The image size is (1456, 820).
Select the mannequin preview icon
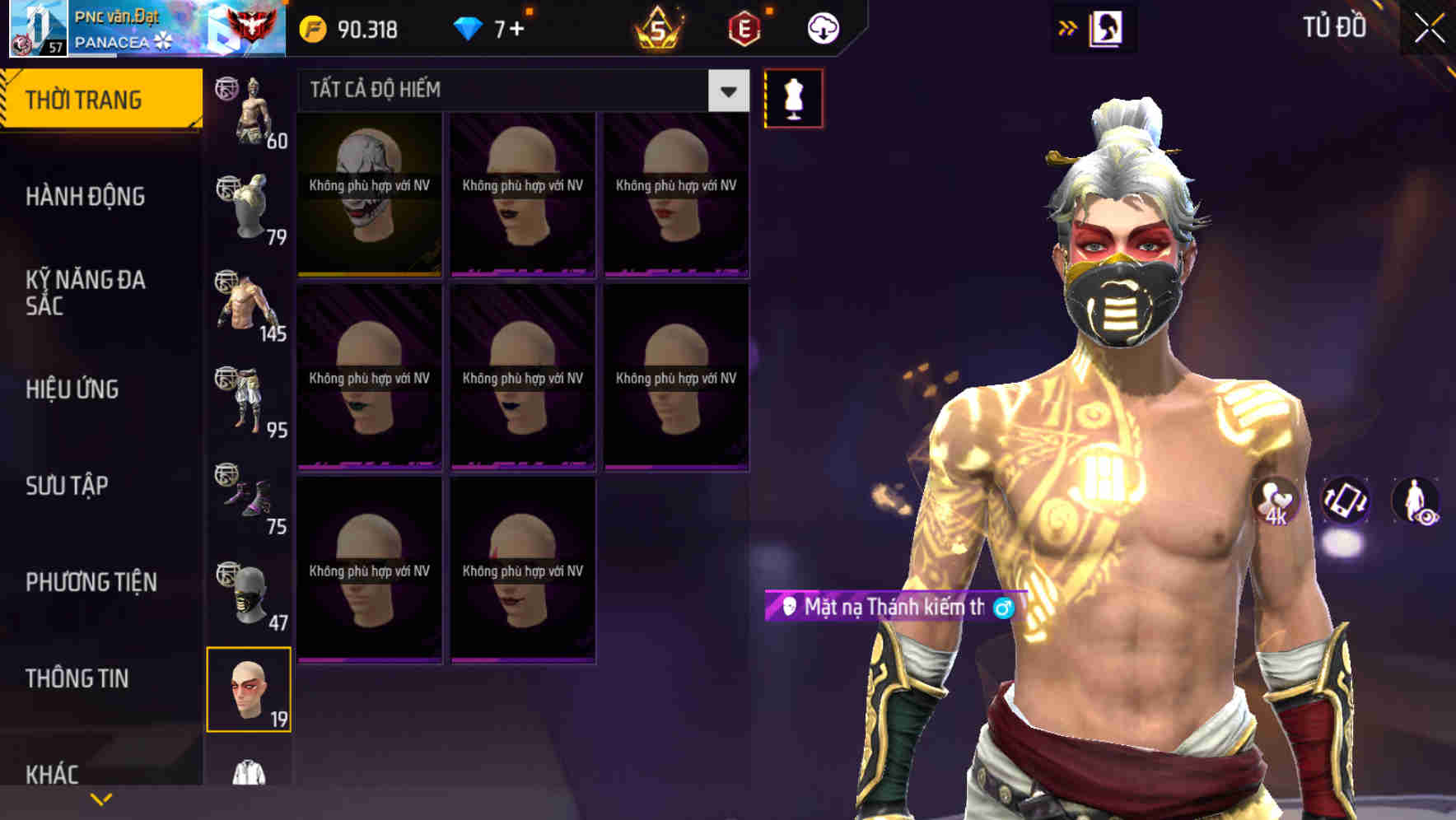(793, 97)
